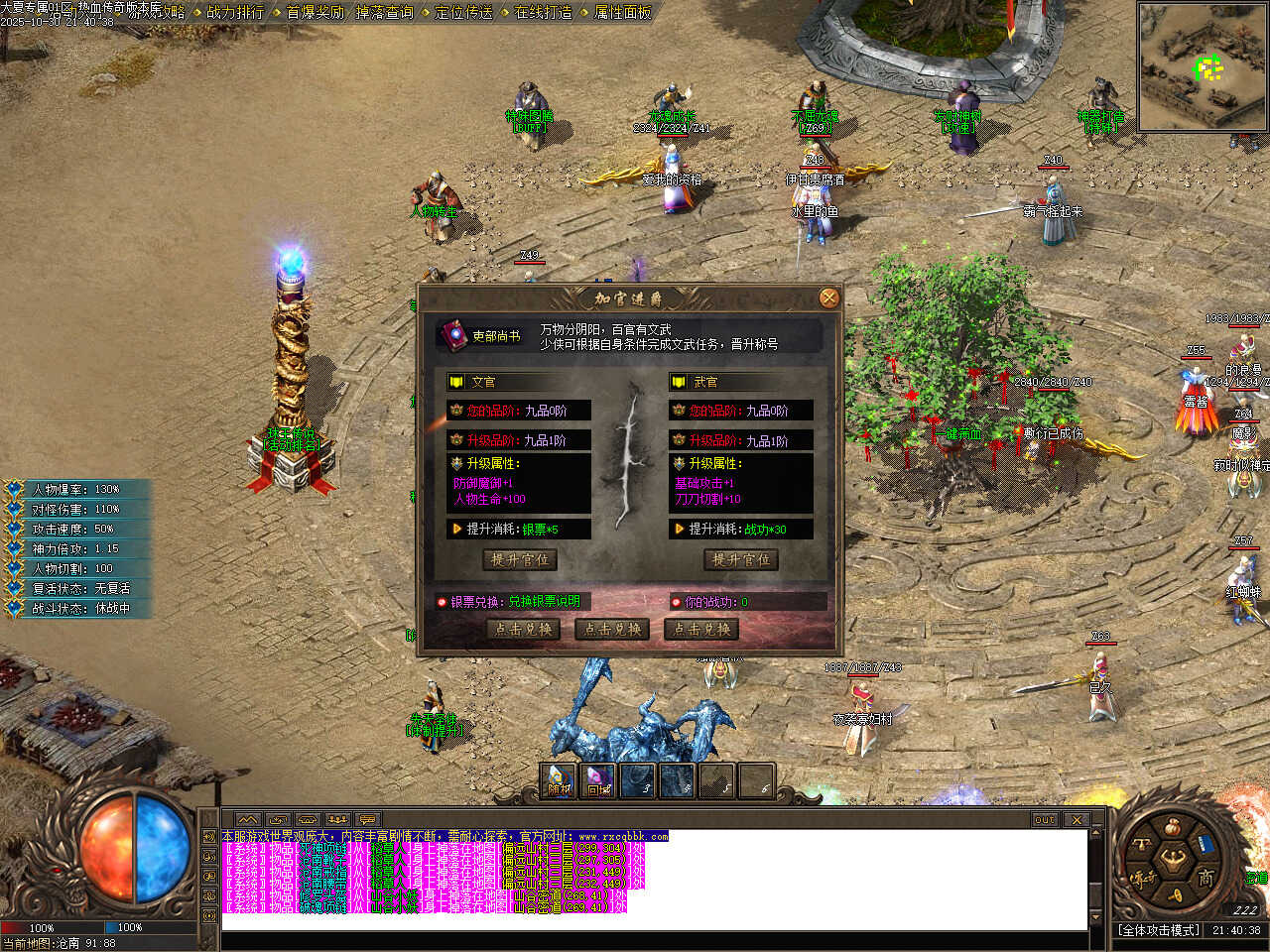Open 首爆奖励 first-drop rewards menu
Viewport: 1270px width, 952px height.
[314, 12]
